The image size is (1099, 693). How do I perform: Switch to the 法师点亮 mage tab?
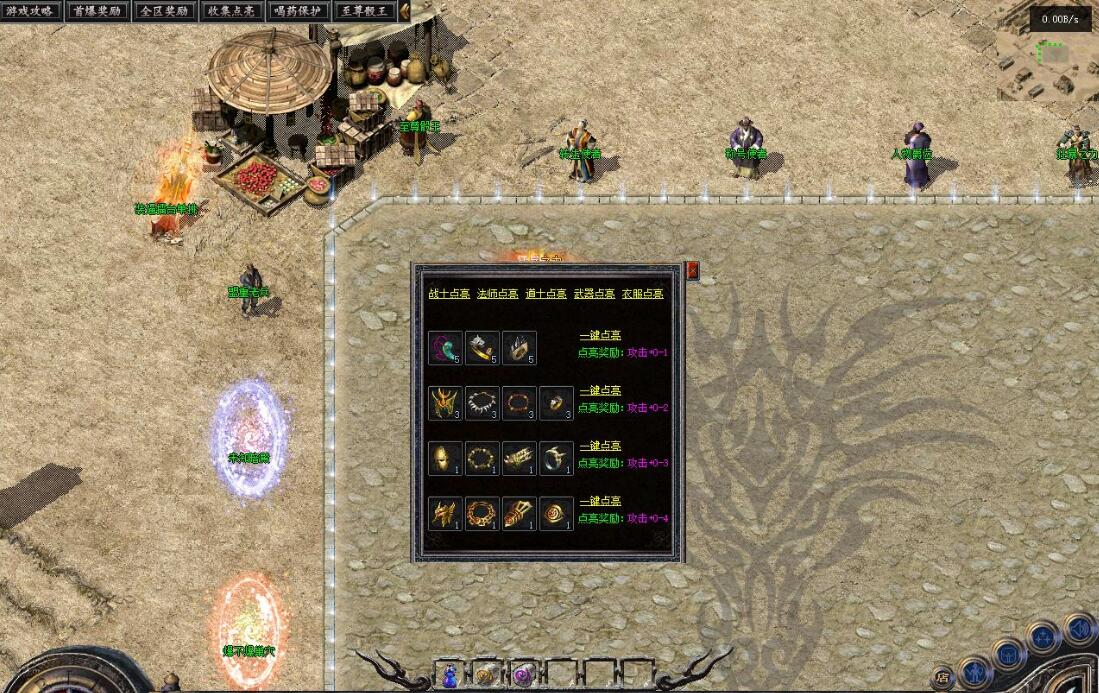pyautogui.click(x=497, y=294)
